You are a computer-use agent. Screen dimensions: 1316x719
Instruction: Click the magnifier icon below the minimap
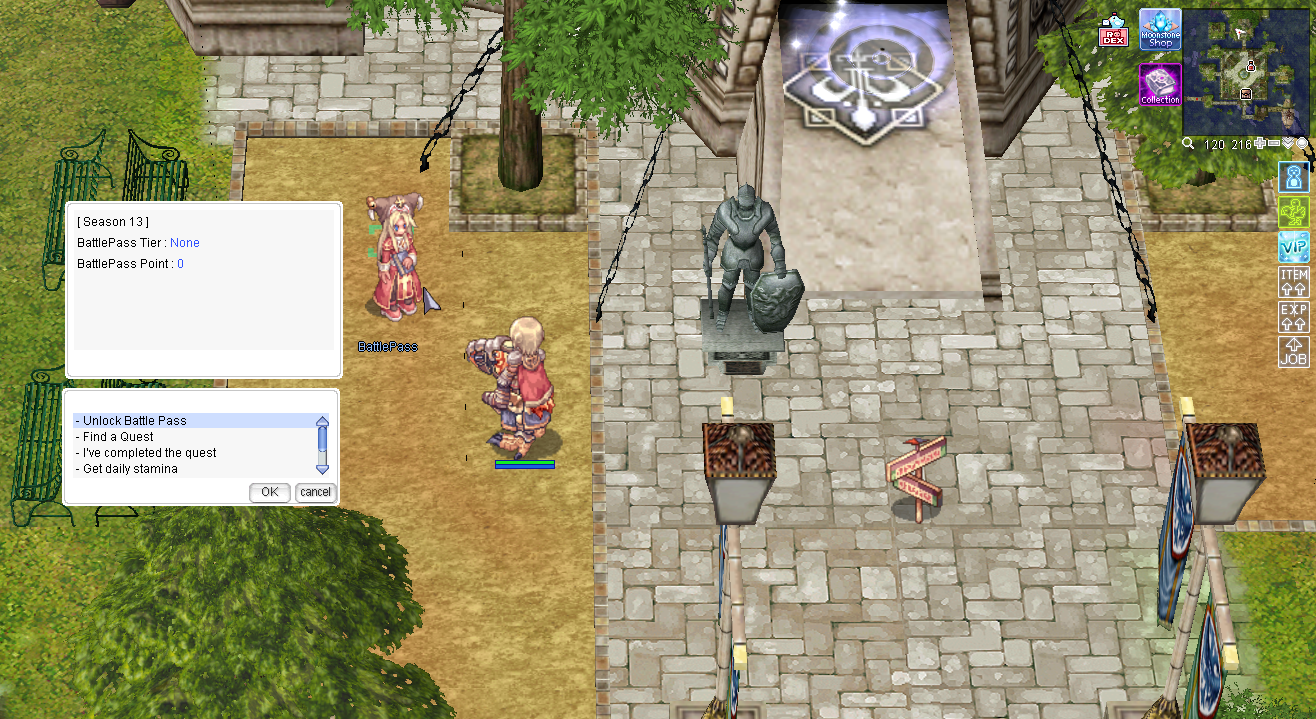[1188, 144]
